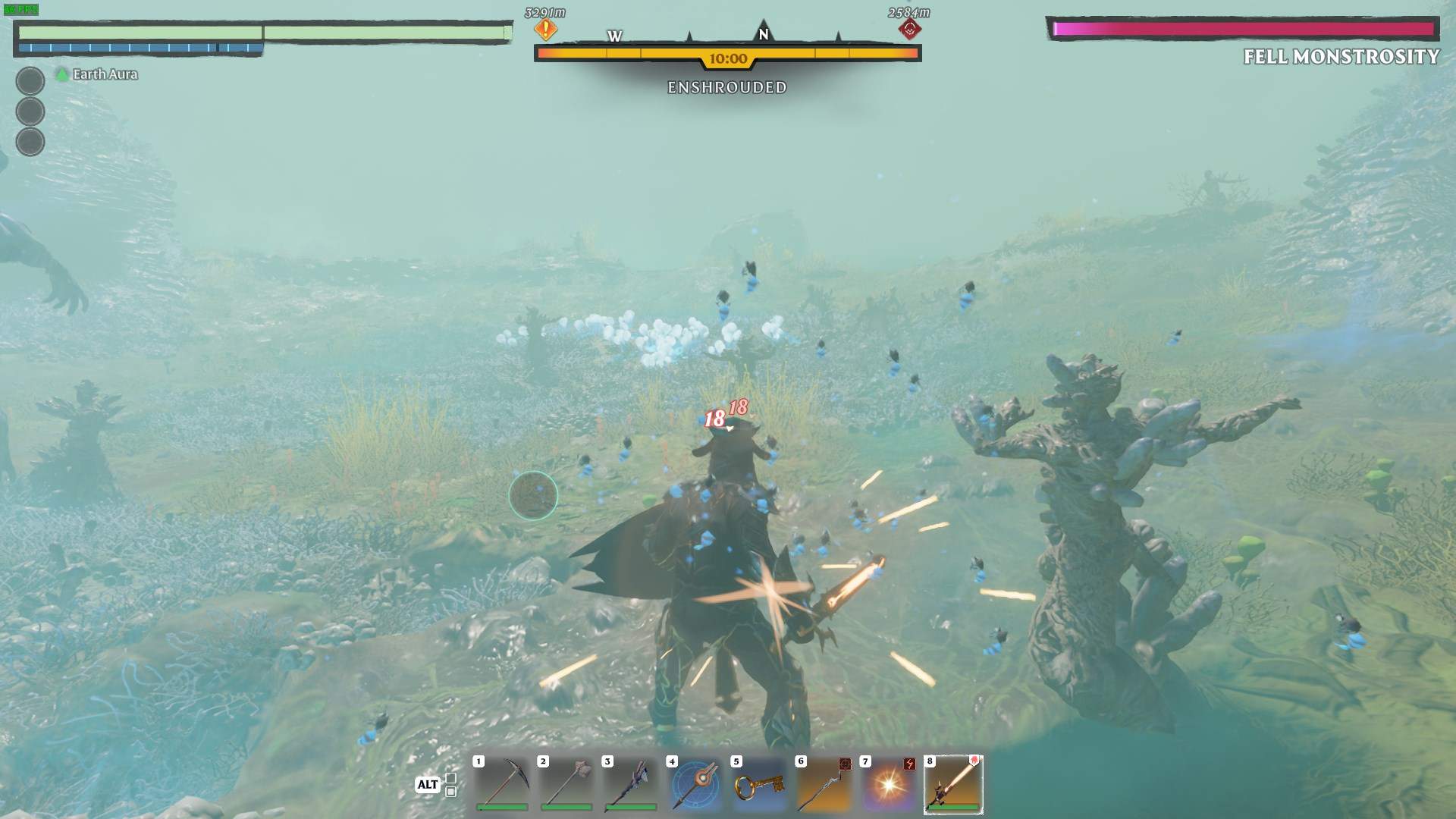
Task: Pick the golden key hotbar slot
Action: pos(759,783)
